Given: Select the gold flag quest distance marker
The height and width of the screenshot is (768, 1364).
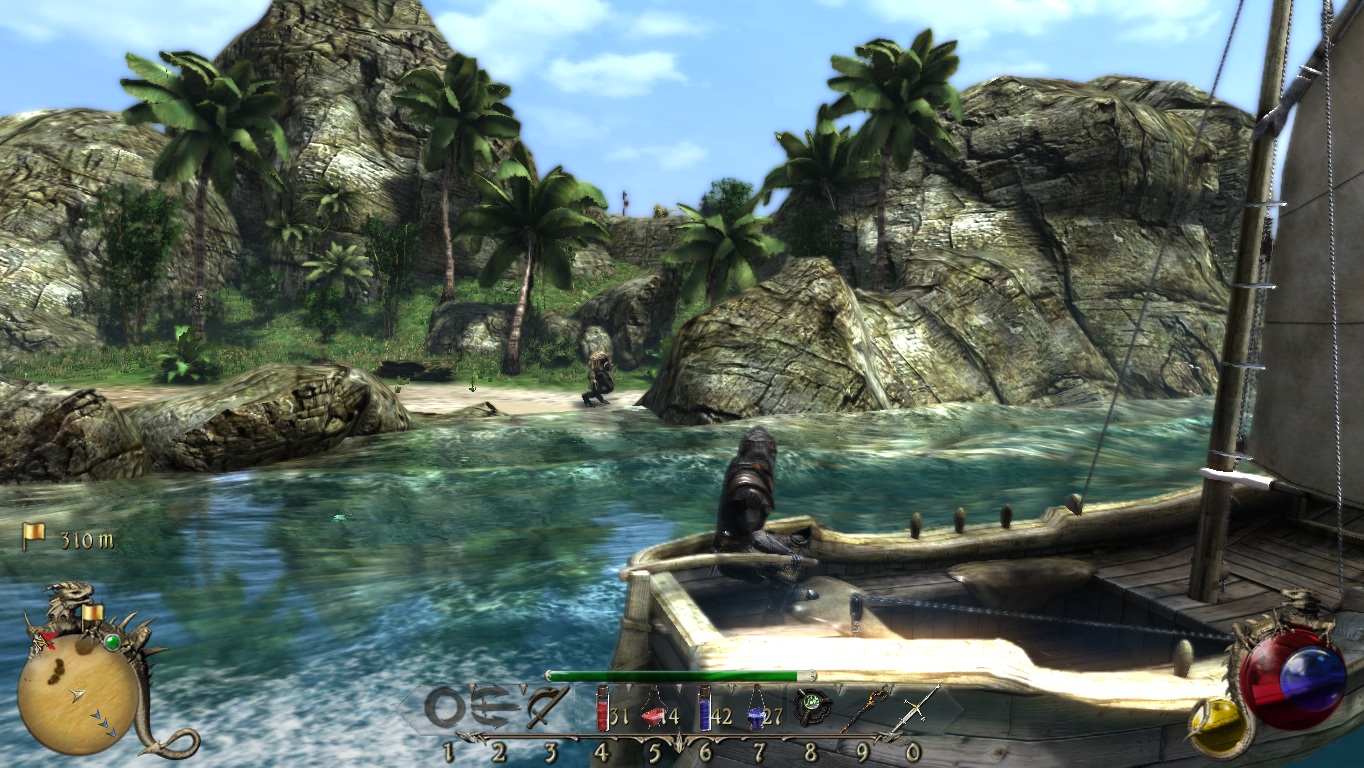Looking at the screenshot, I should [x=34, y=536].
